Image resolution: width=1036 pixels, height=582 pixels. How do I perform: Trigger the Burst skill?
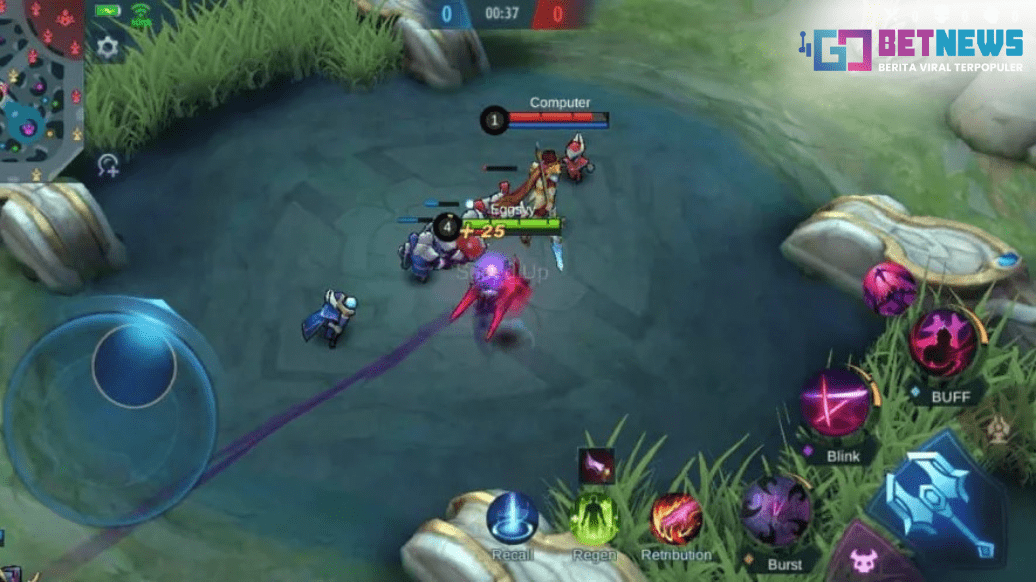tap(777, 511)
